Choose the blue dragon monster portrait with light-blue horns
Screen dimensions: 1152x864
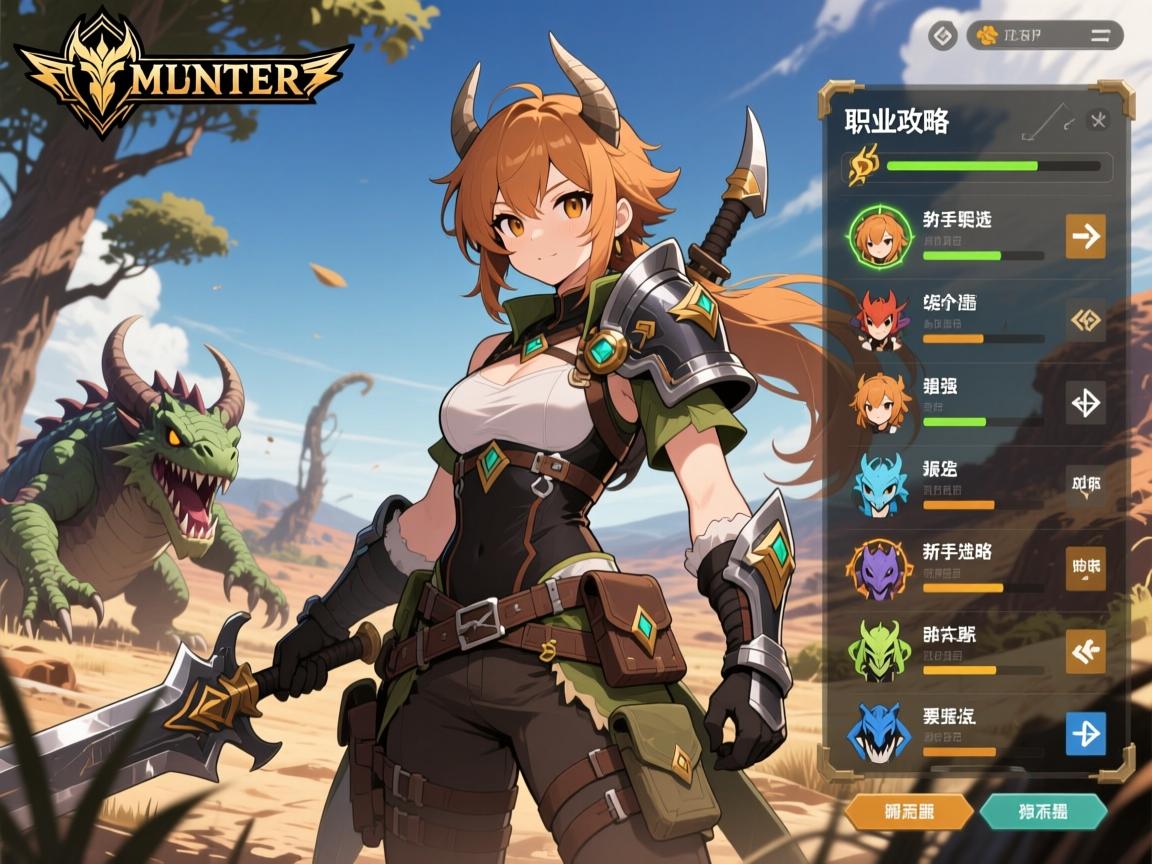[x=881, y=484]
